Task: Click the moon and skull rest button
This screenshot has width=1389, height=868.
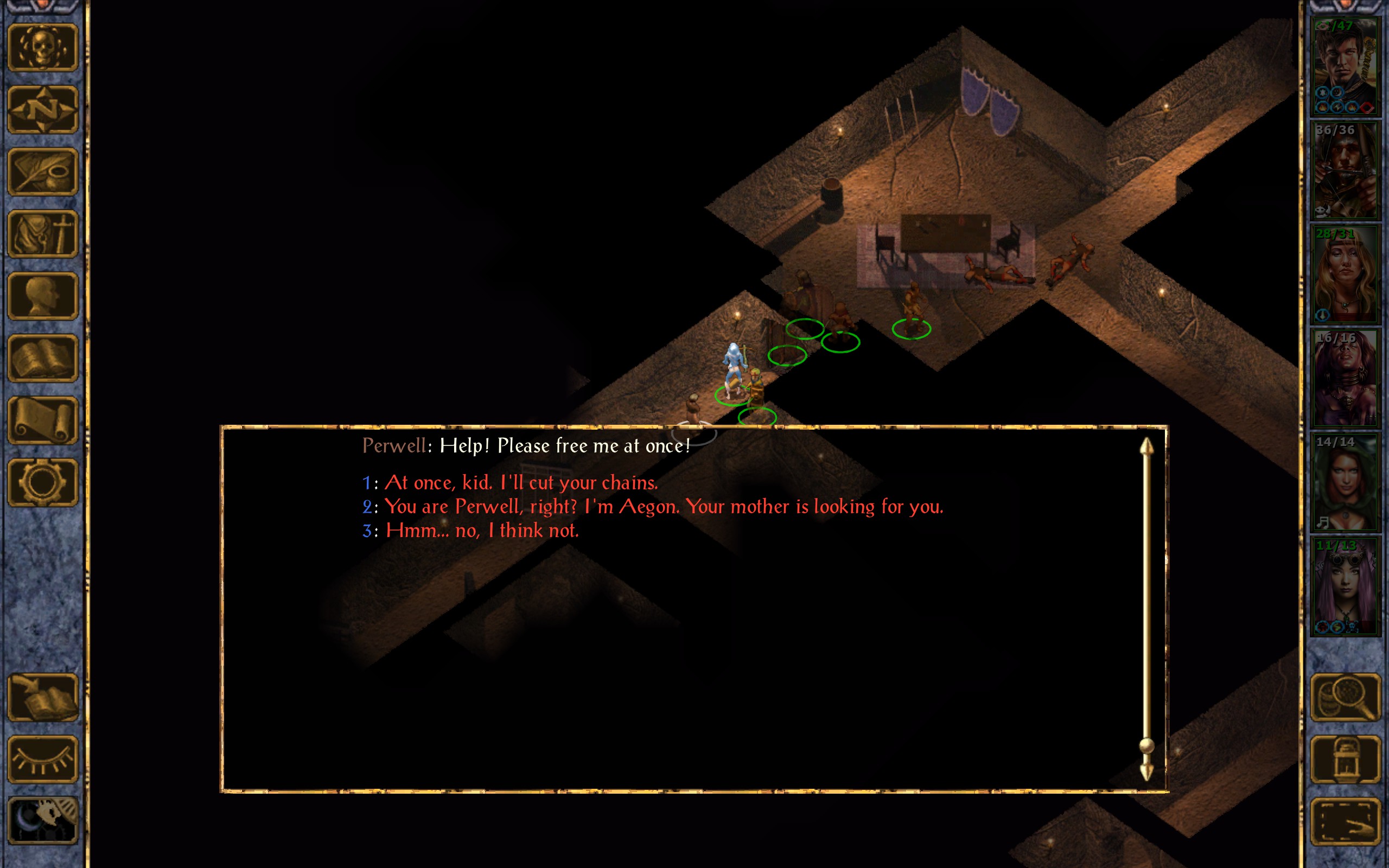Action: 43,821
